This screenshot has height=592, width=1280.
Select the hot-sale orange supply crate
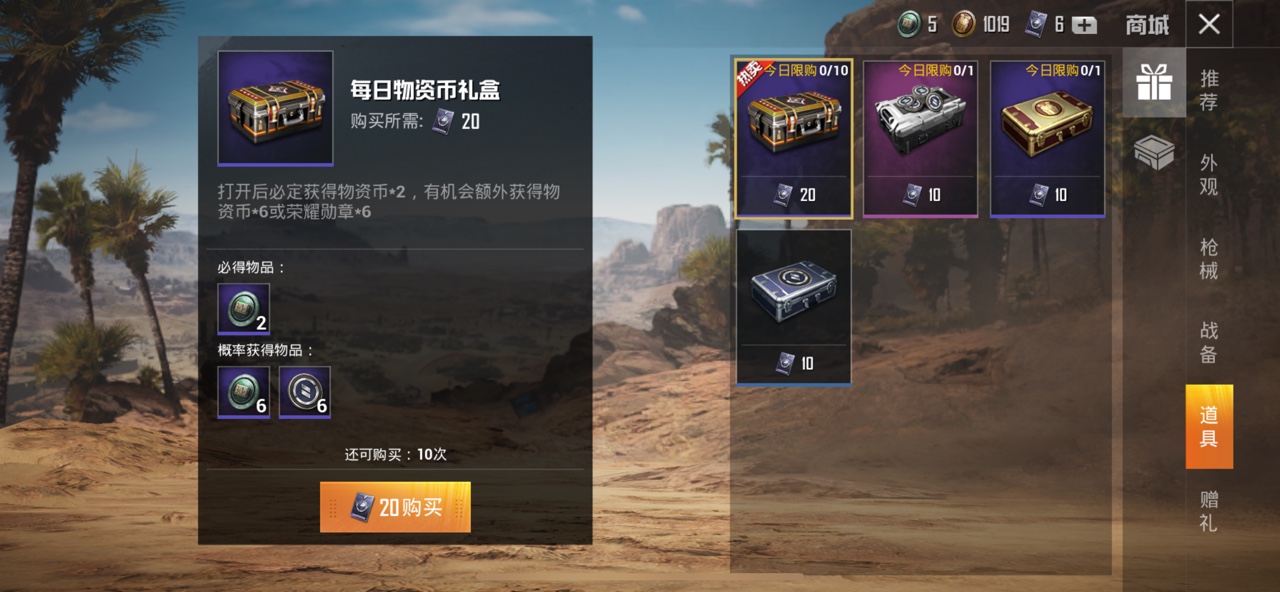click(794, 138)
